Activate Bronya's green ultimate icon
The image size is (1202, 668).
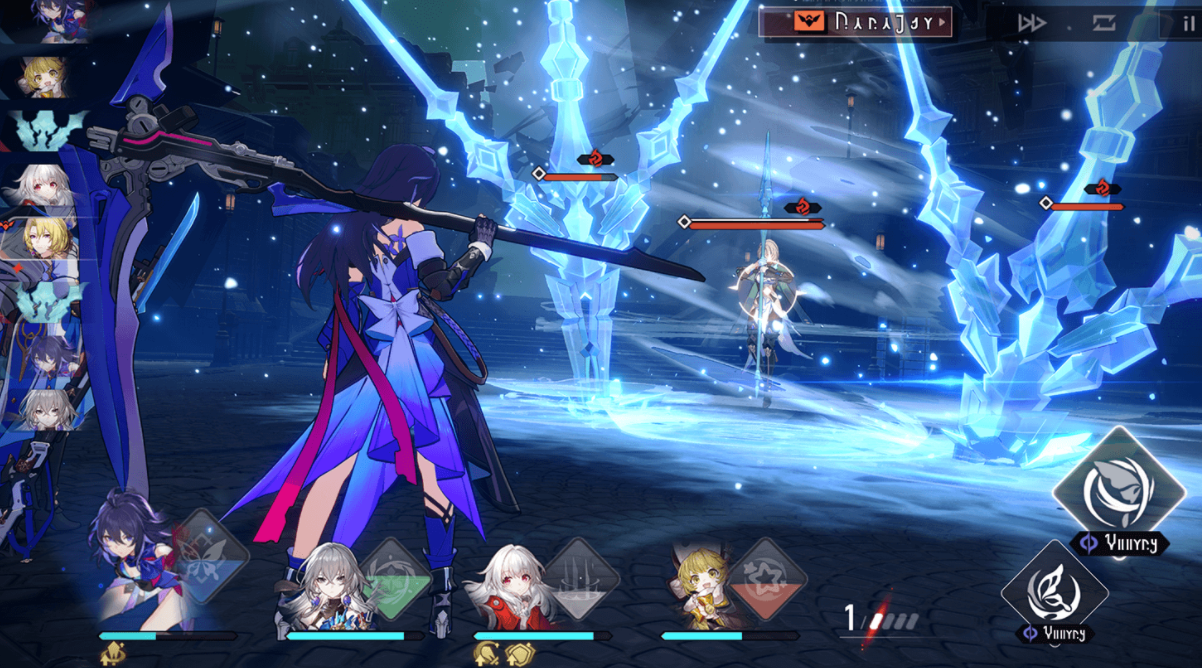coord(395,580)
